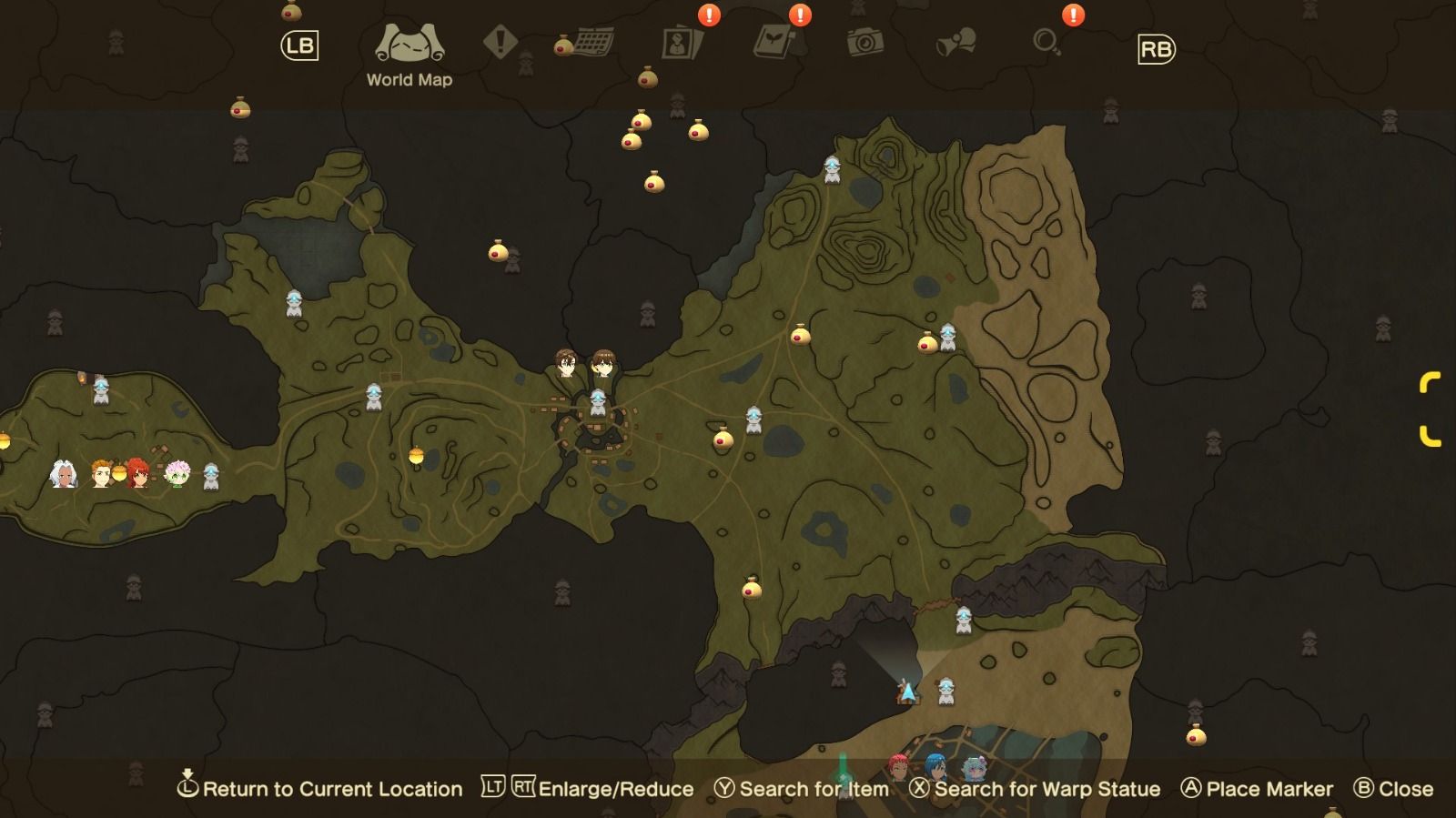
Task: Activate Search for Item
Action: [x=808, y=789]
